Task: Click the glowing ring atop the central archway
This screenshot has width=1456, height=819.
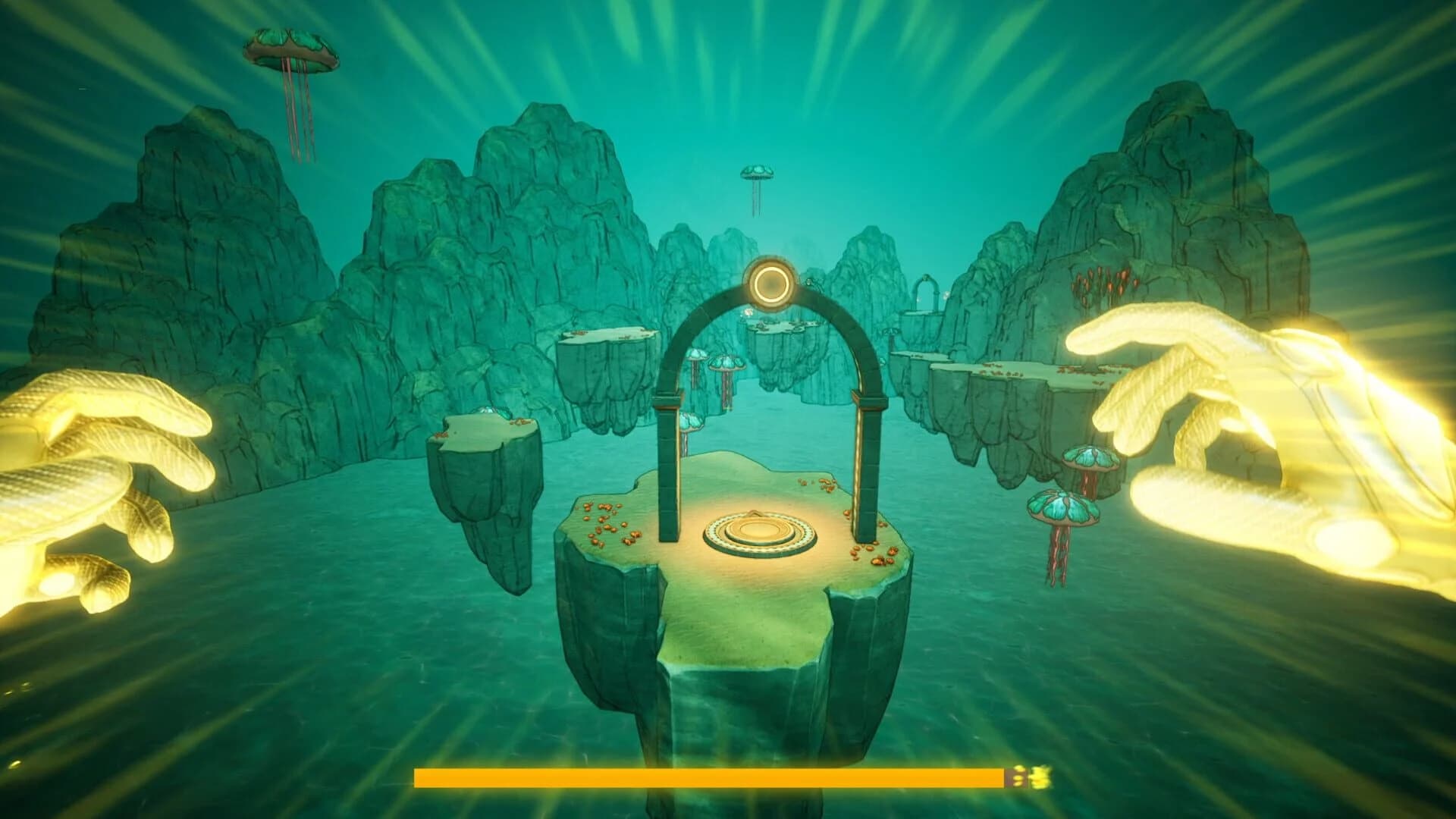Action: [769, 281]
